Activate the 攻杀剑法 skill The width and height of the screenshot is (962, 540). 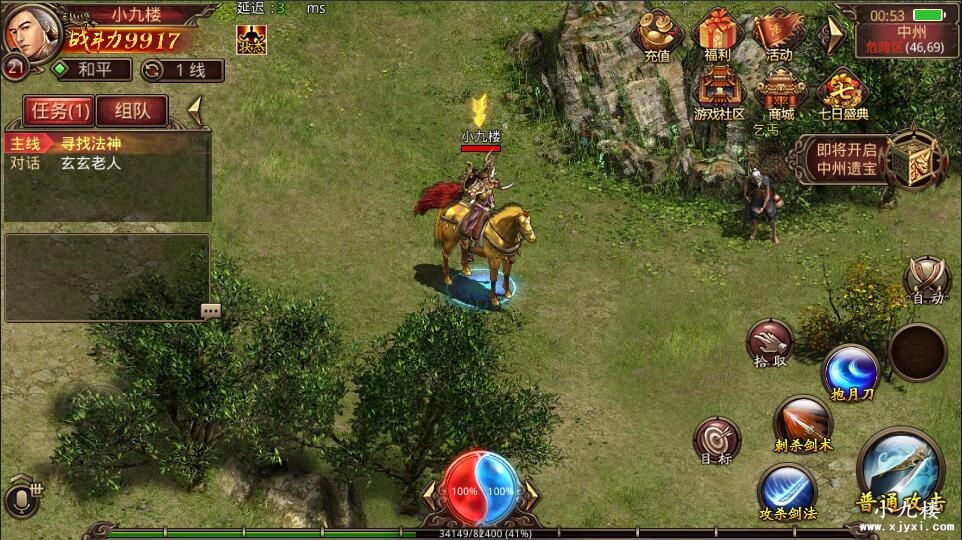[786, 494]
